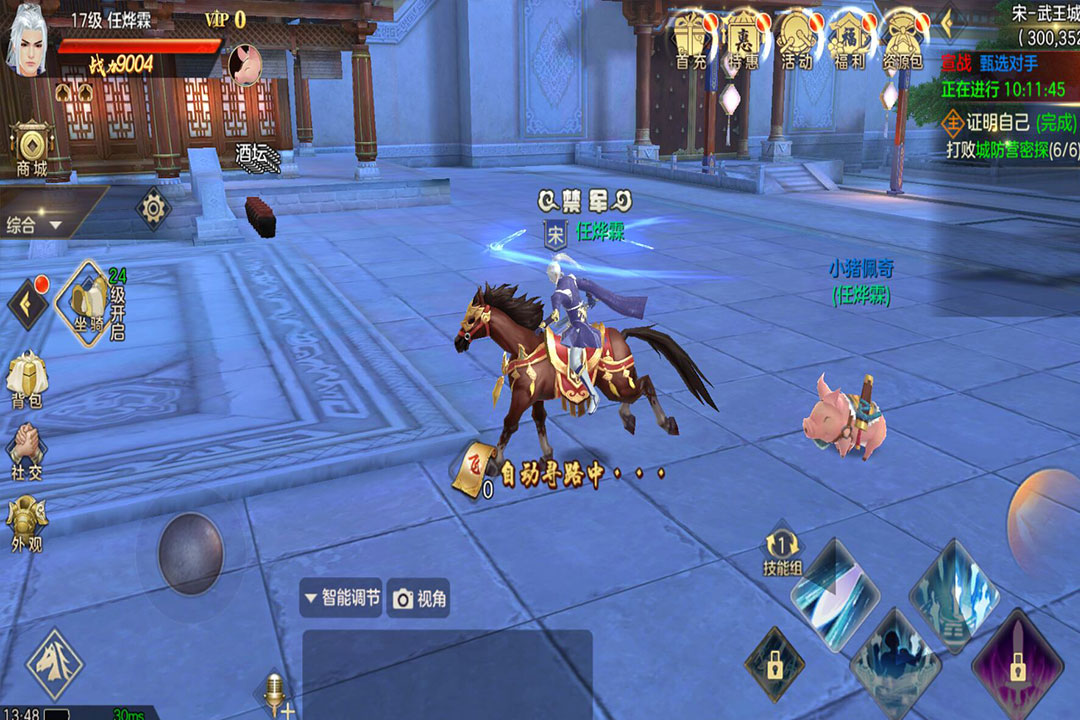Activate the microphone voice button
The image size is (1080, 720).
(273, 692)
